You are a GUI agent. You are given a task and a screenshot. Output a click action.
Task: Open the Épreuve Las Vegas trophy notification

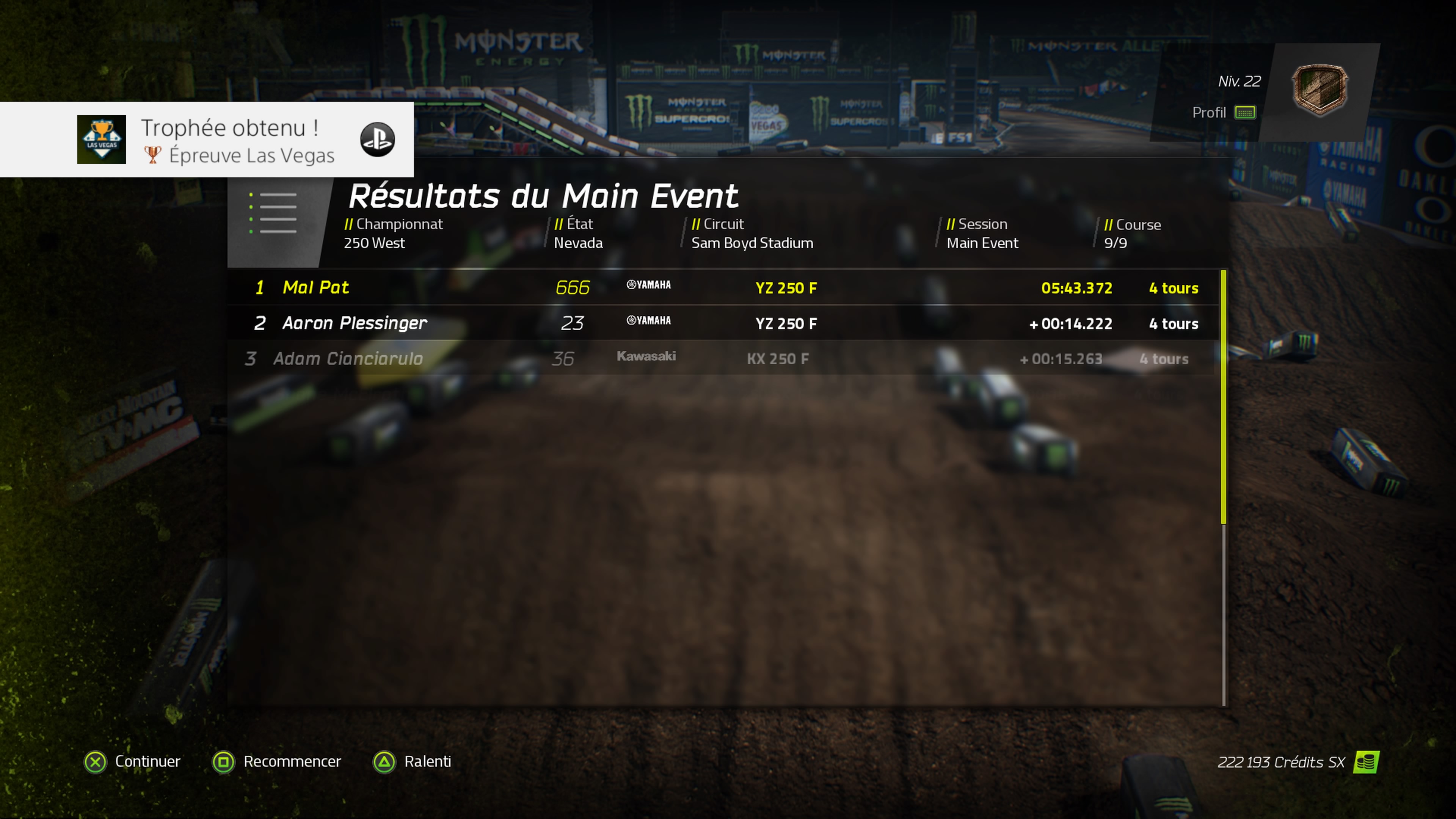(x=207, y=140)
